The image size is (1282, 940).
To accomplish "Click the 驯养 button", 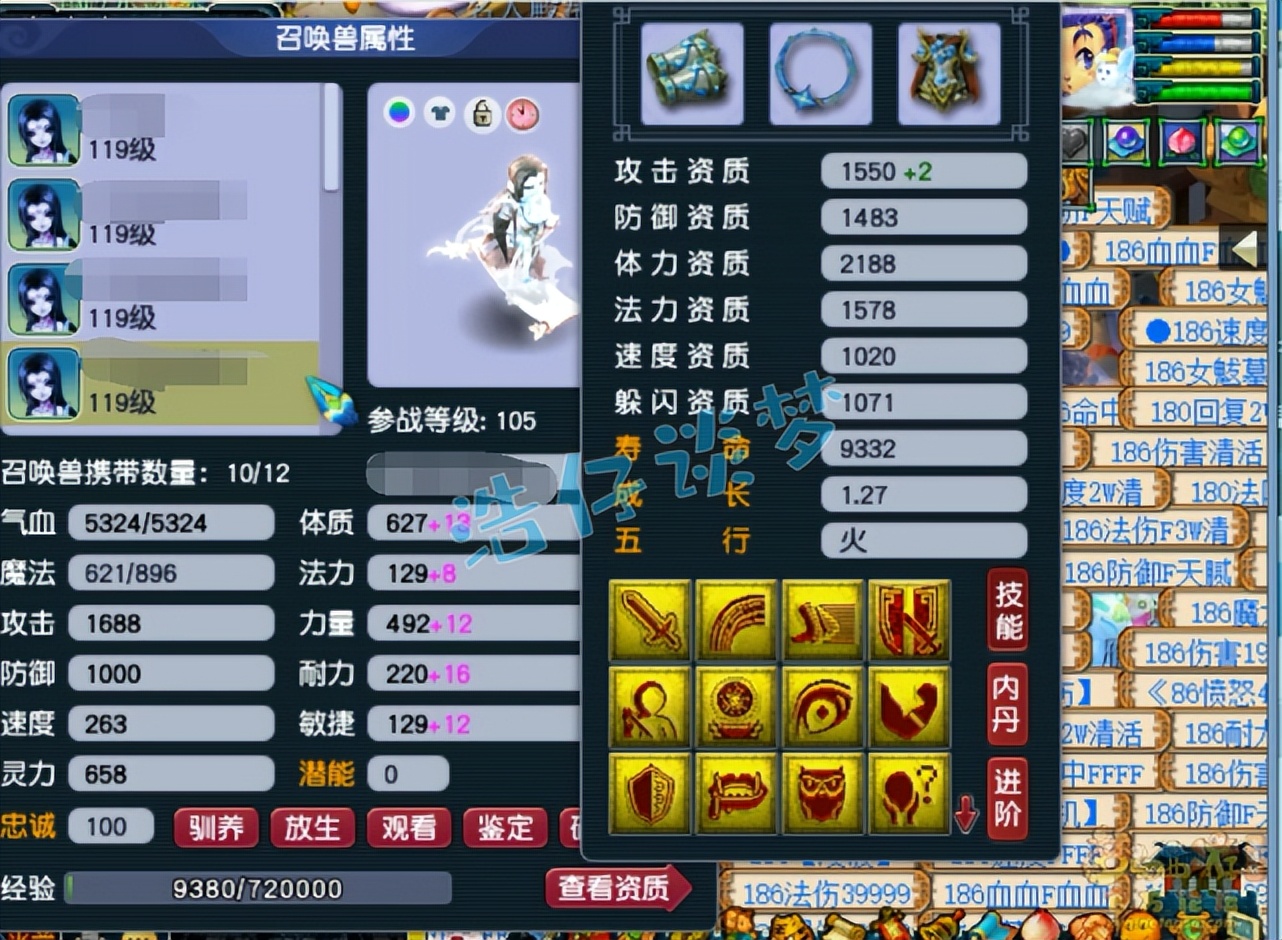I will [216, 828].
